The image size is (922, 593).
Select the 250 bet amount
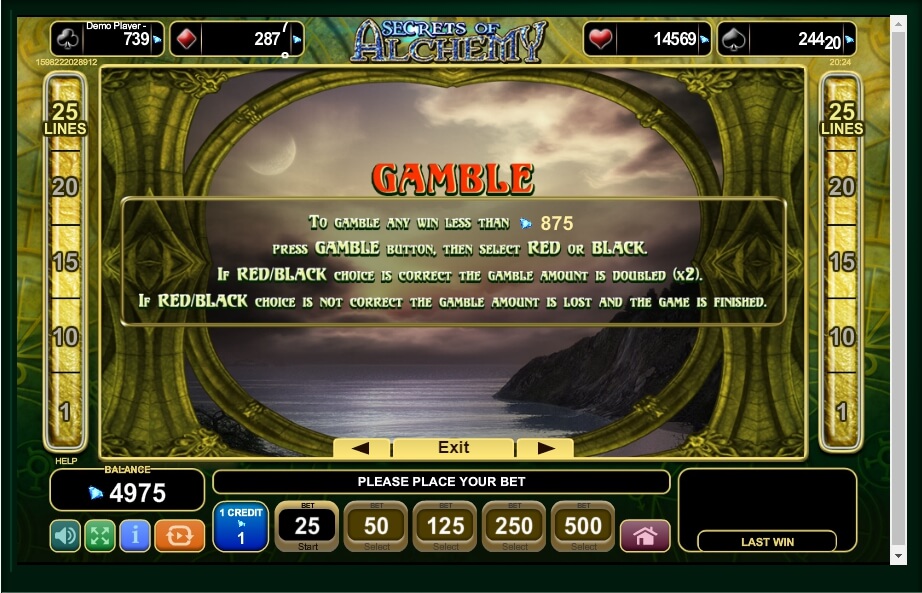[x=514, y=526]
